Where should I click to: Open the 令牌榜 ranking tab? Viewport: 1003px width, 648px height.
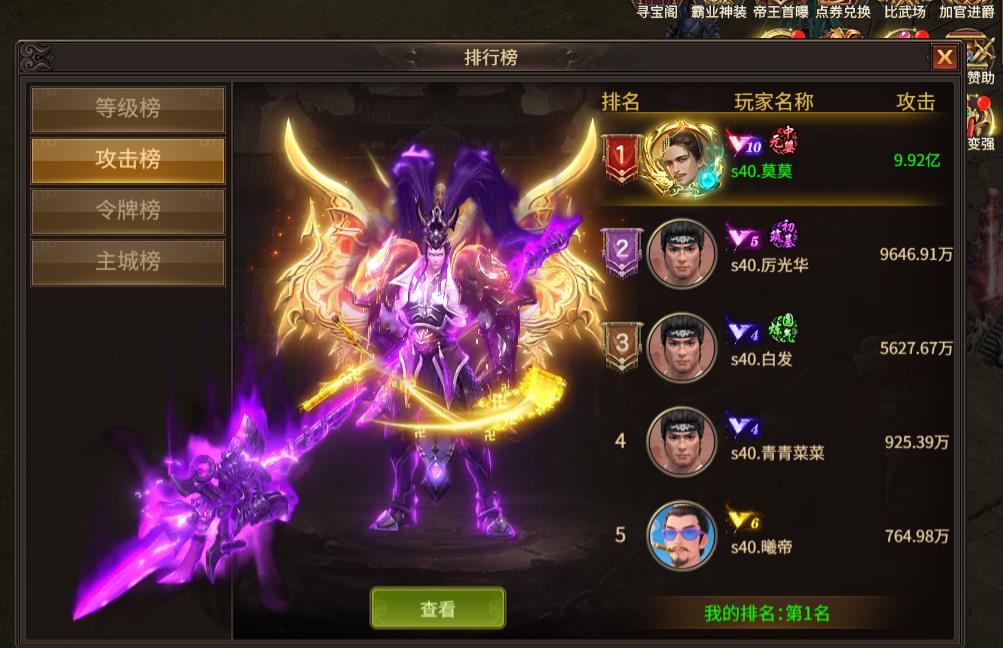coord(128,211)
